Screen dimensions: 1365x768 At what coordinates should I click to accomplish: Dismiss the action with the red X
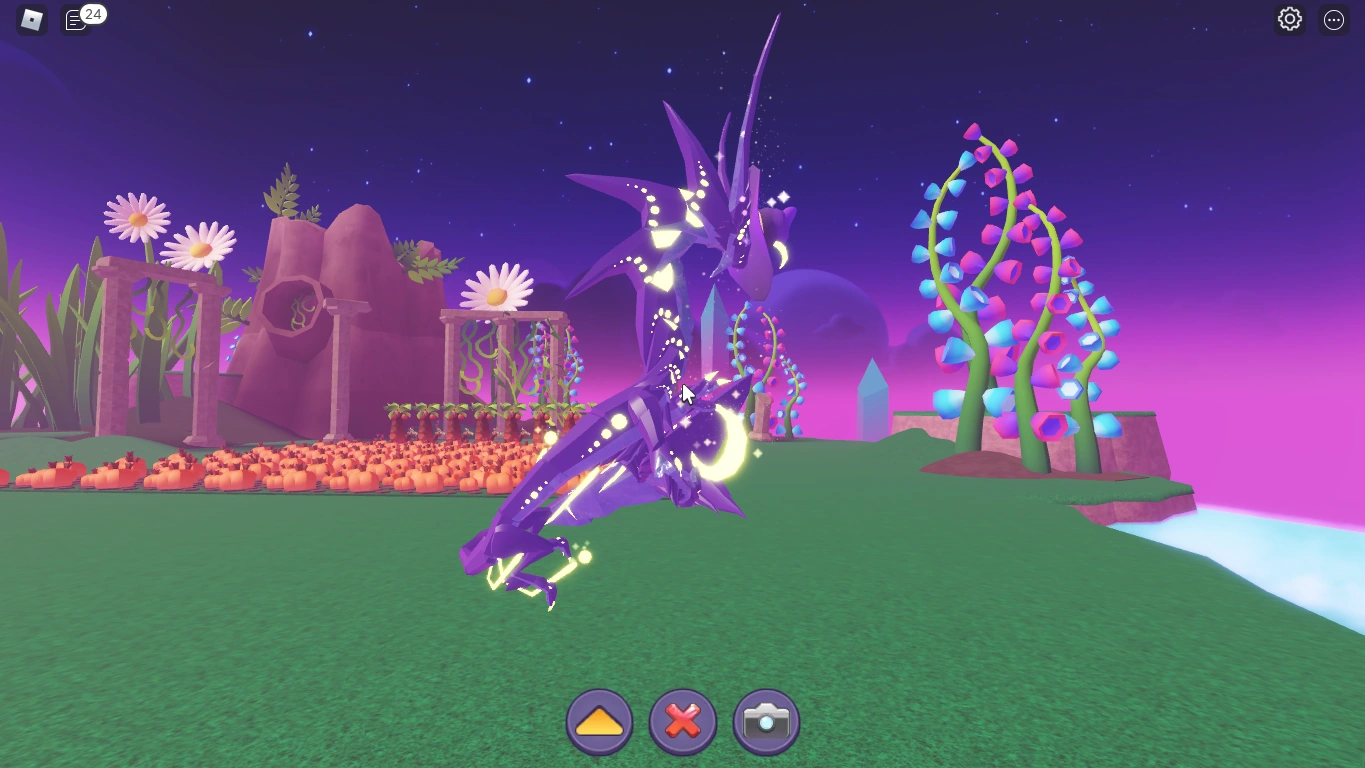tap(682, 720)
